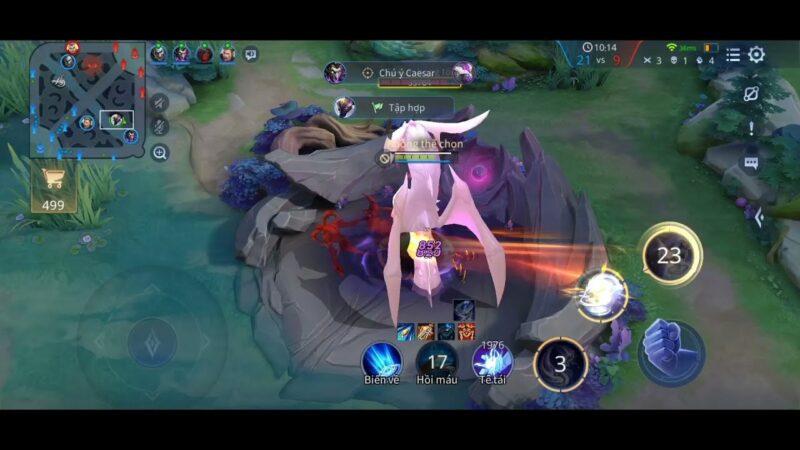This screenshot has height=450, width=800.
Task: Cast the skill showing 3 cooldown
Action: tap(560, 364)
